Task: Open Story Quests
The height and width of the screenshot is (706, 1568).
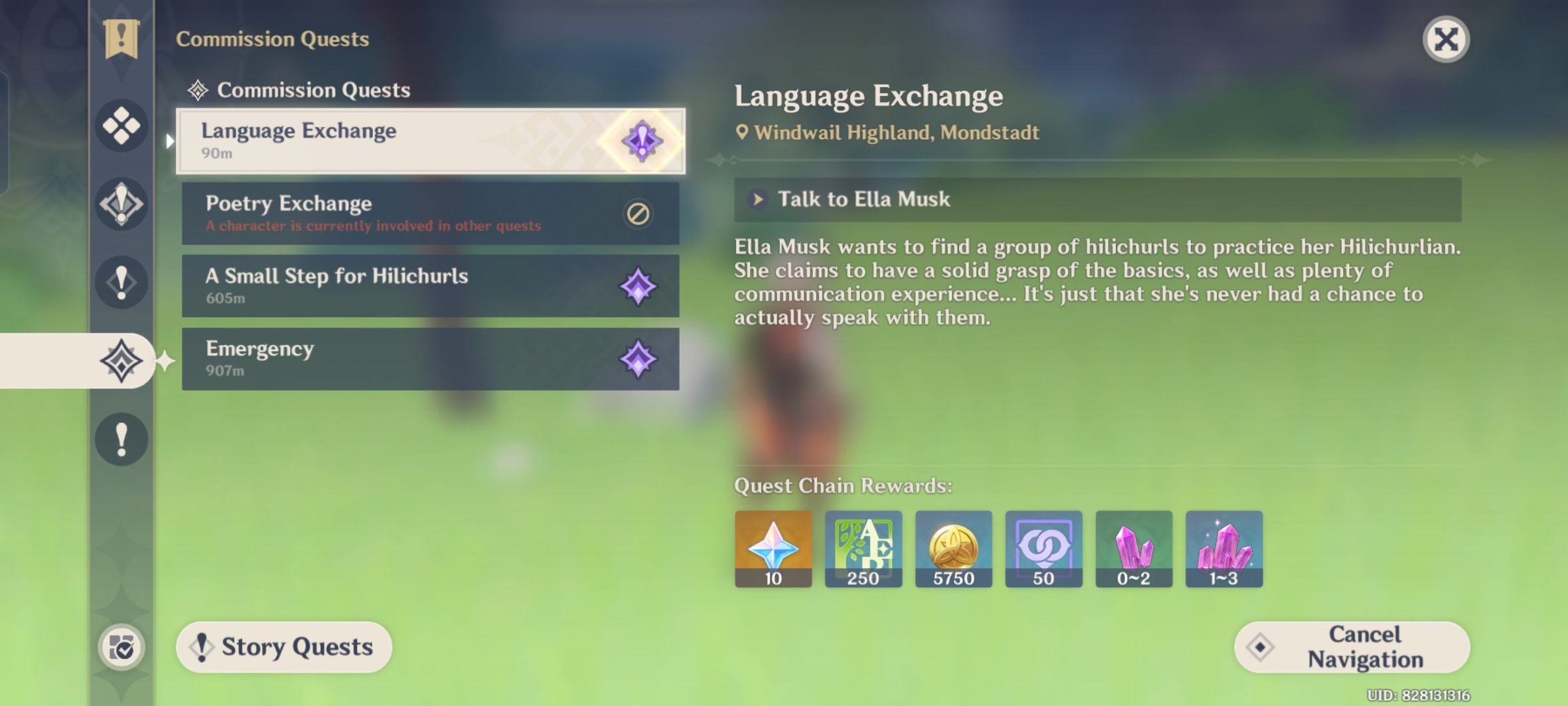Action: (284, 647)
